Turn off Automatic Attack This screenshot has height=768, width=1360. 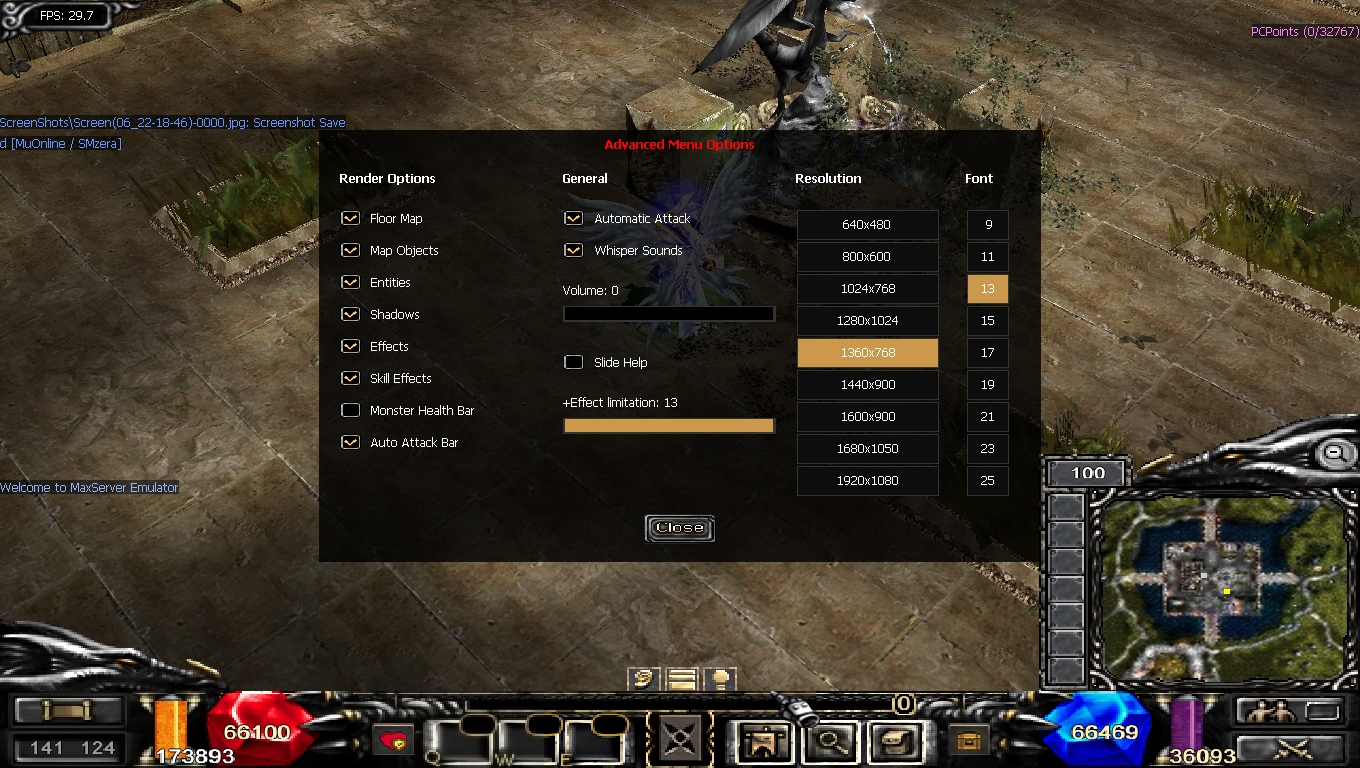(x=573, y=218)
